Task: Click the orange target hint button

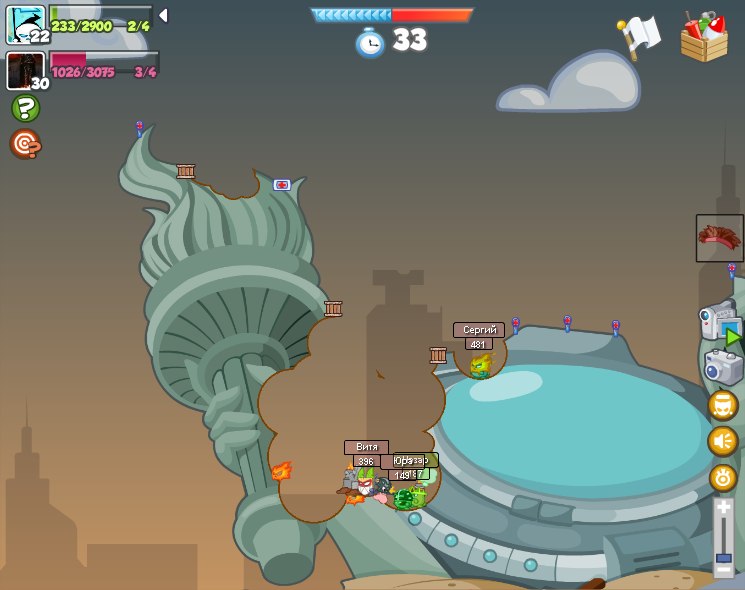Action: 25,144
